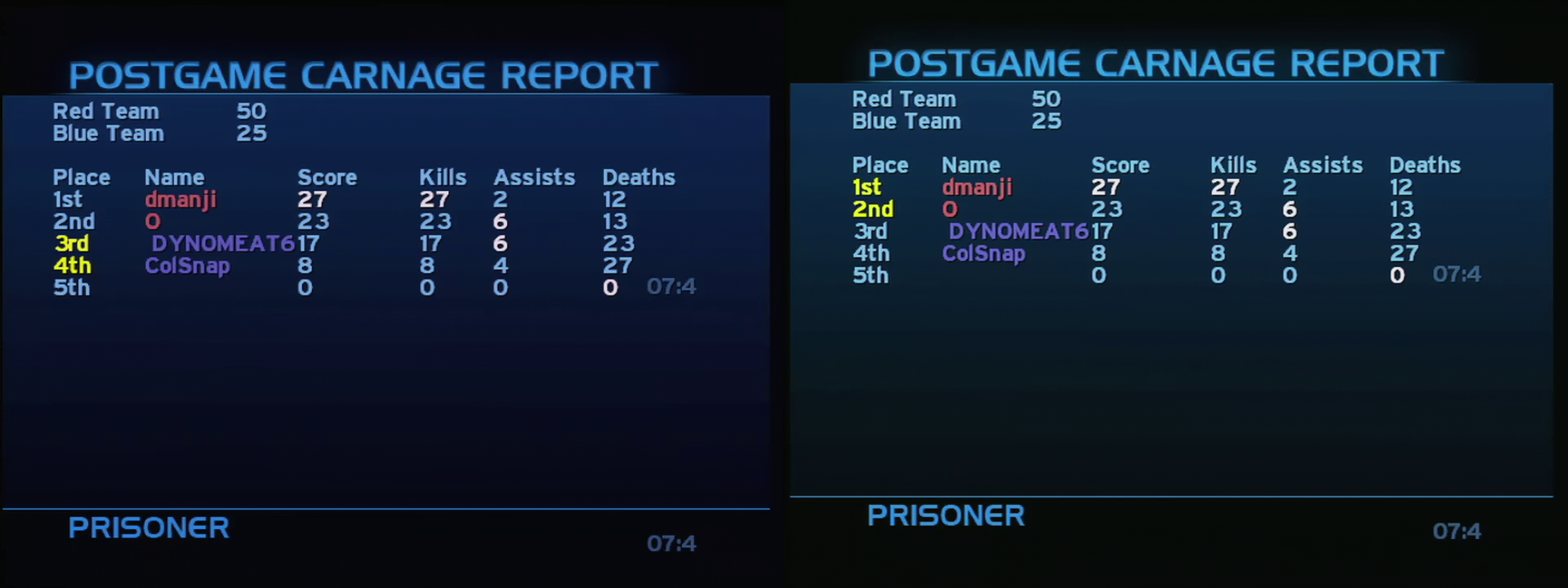Click the Place column header on the left screen

(82, 176)
